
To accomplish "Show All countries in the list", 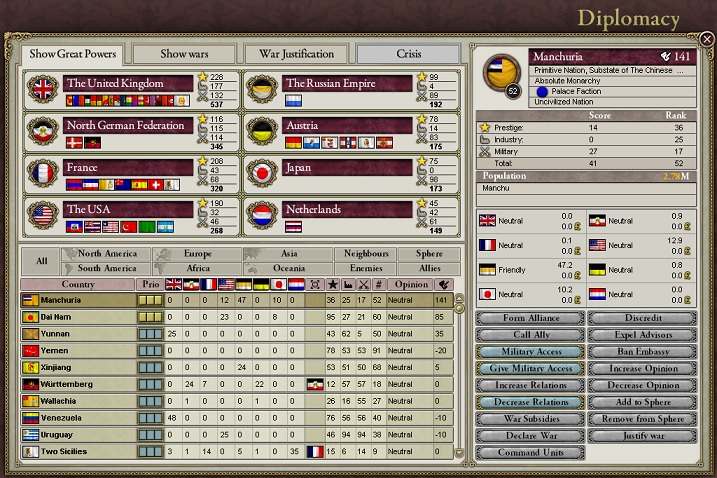I will point(41,261).
